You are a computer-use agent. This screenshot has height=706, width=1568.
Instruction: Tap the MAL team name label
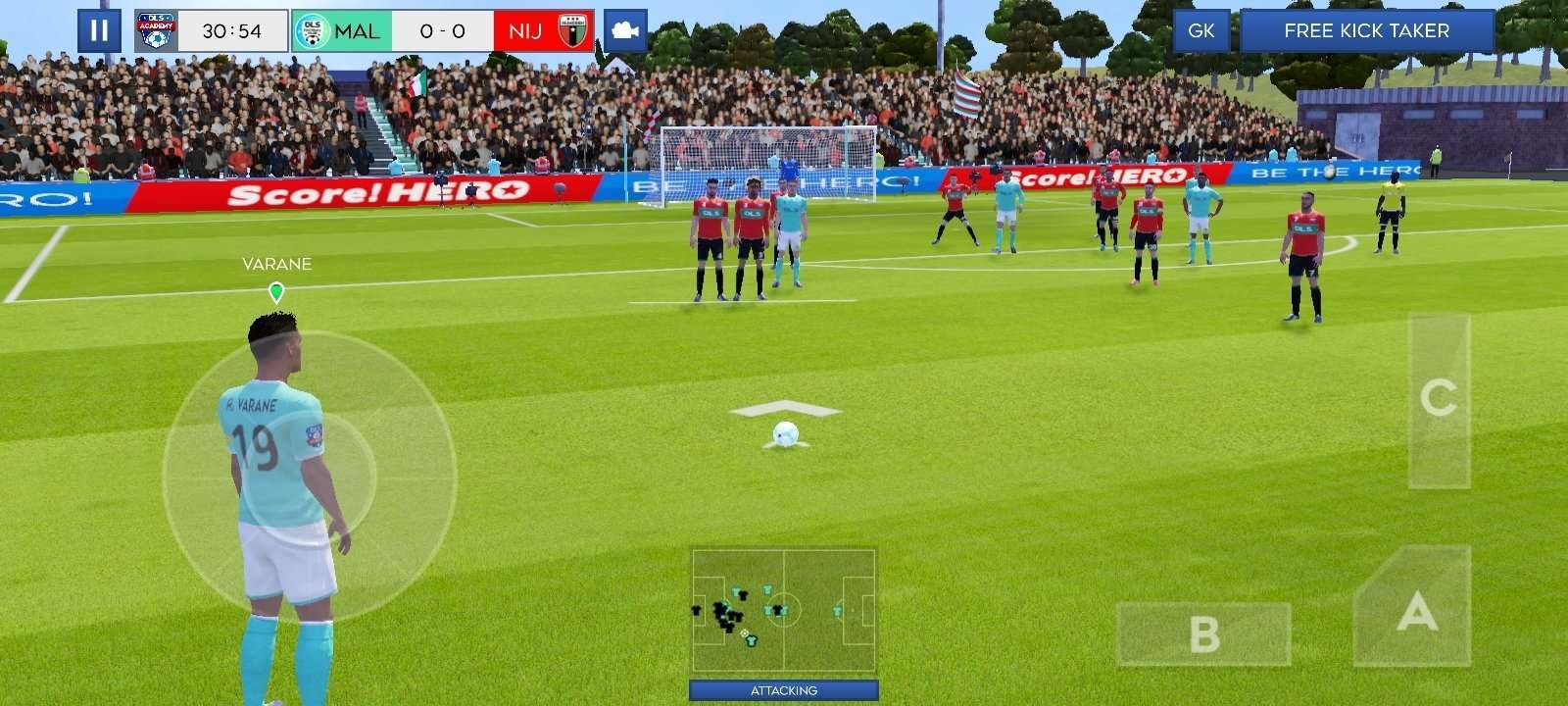[x=356, y=30]
